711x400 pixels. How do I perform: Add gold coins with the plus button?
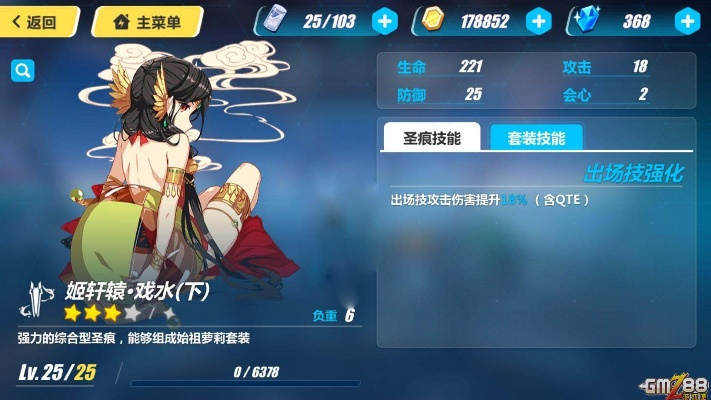click(x=538, y=20)
